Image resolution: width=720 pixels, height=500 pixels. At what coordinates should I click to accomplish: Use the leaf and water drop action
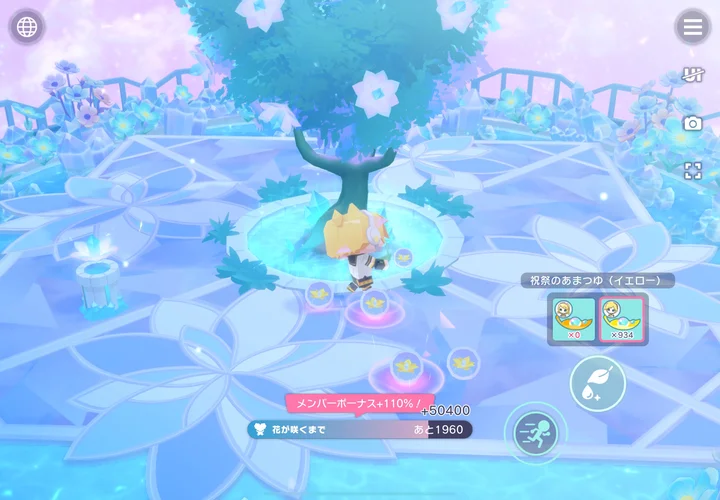[598, 383]
